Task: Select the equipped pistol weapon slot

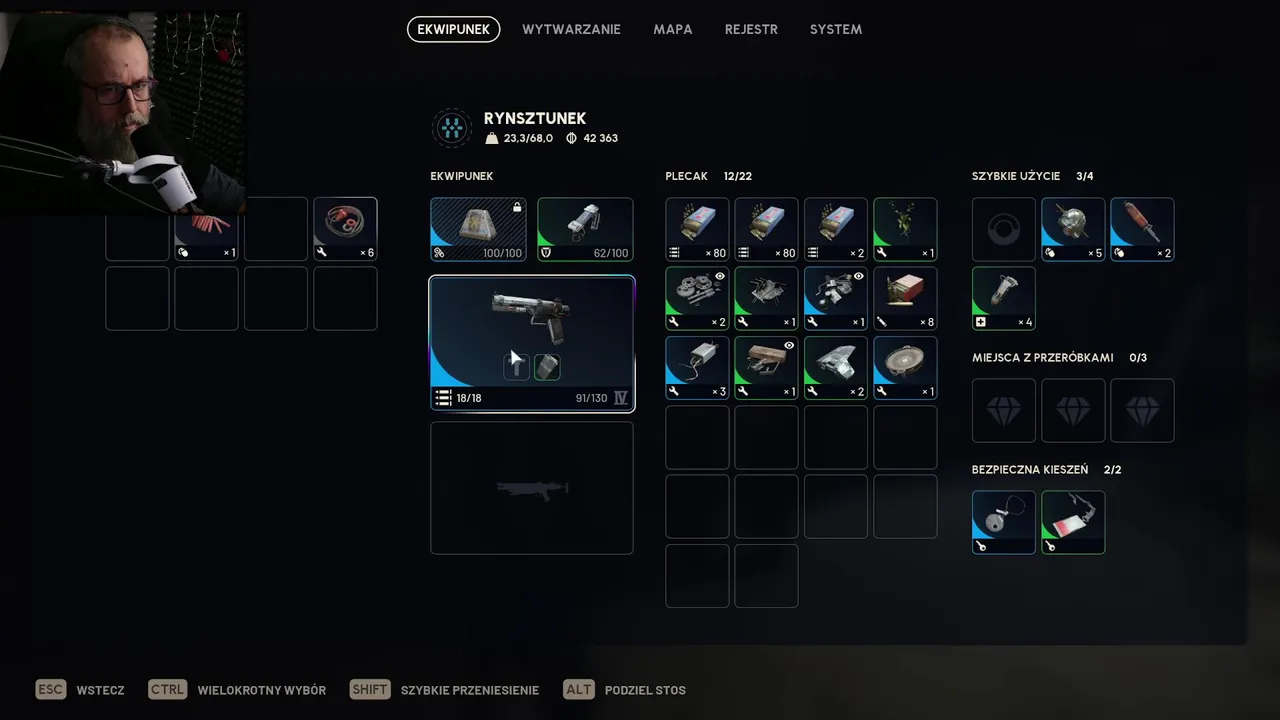Action: click(532, 343)
